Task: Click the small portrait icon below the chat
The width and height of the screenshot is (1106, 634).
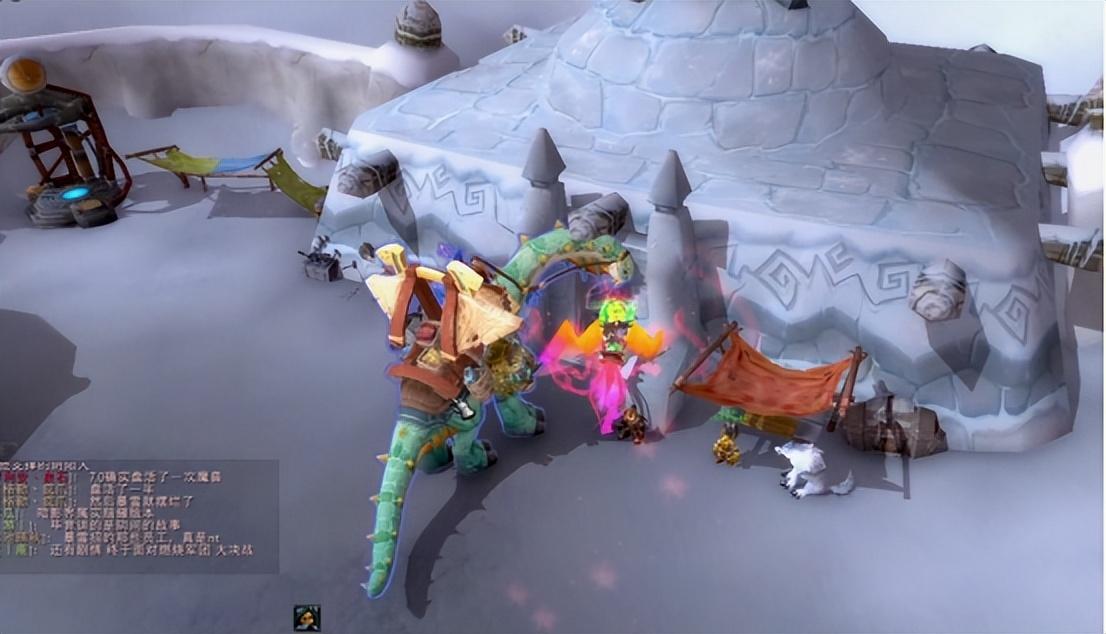Action: [x=306, y=618]
